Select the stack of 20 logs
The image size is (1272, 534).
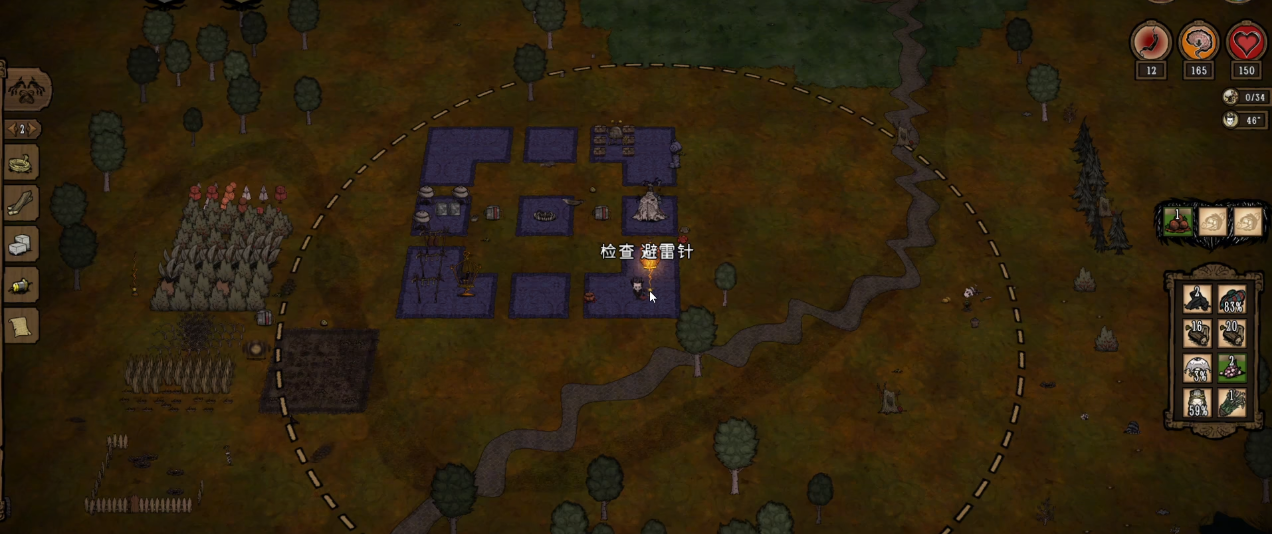pyautogui.click(x=1232, y=333)
